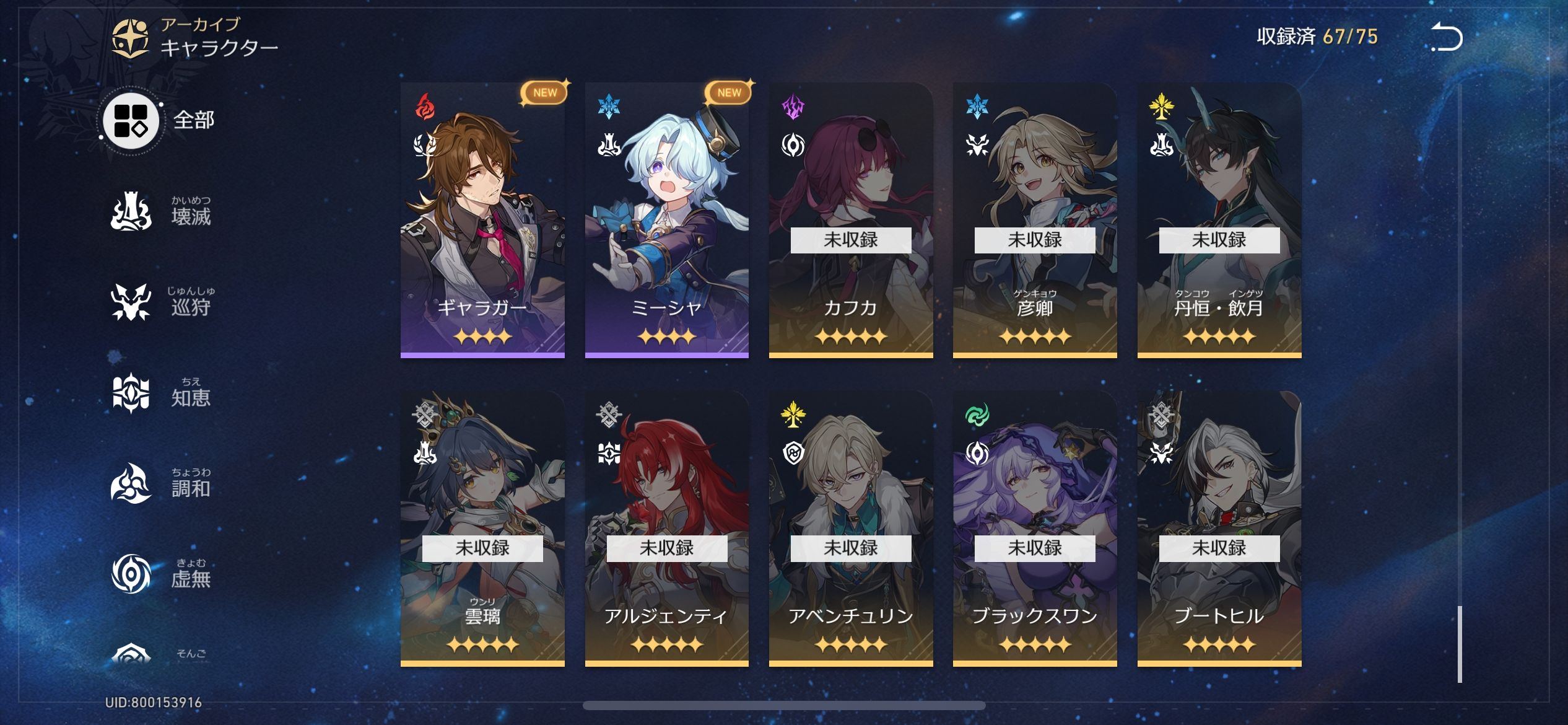Click the back arrow to exit the archive
Image resolution: width=1568 pixels, height=725 pixels.
[x=1447, y=37]
